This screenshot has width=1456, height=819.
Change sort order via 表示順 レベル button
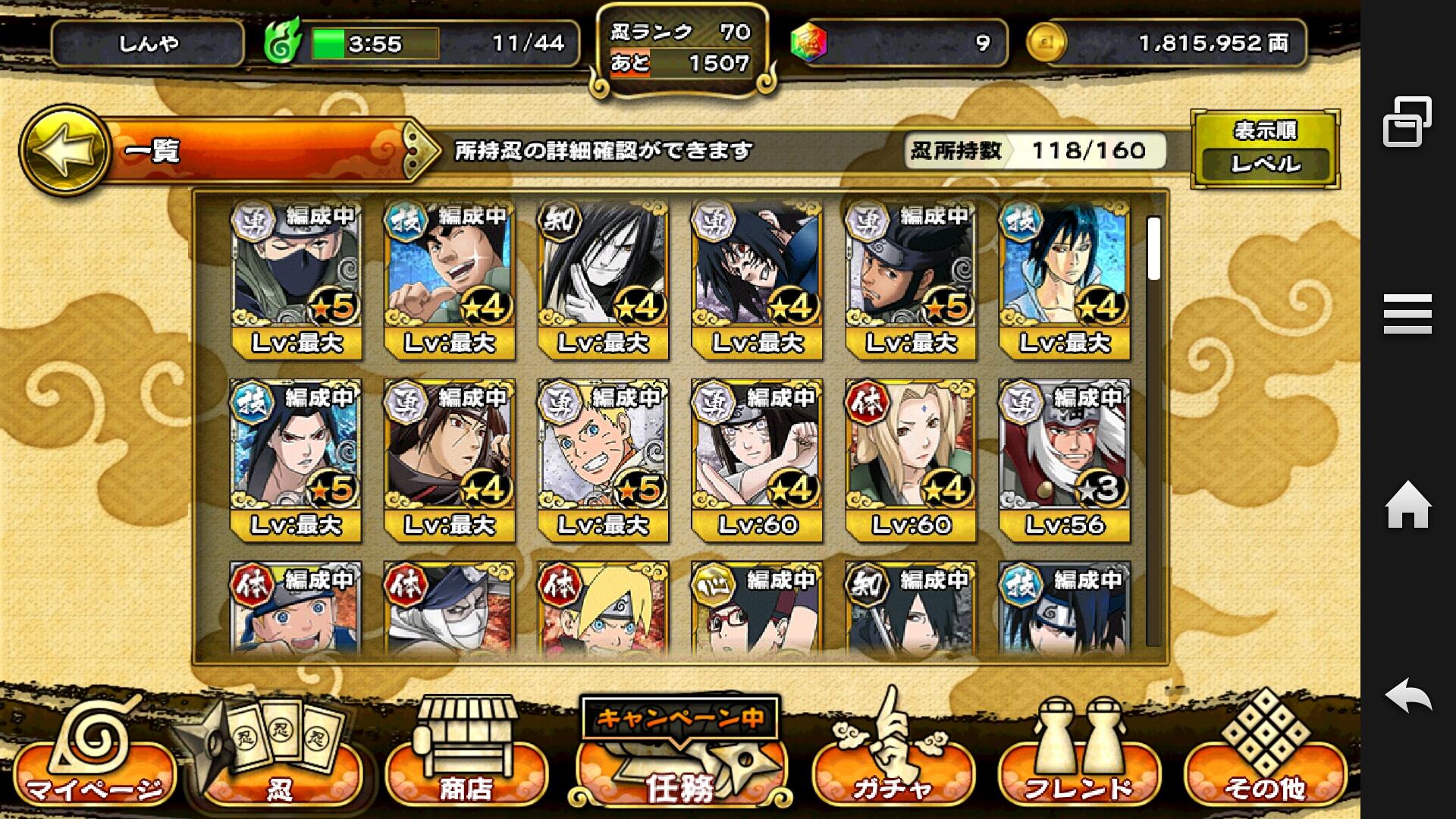click(1265, 149)
